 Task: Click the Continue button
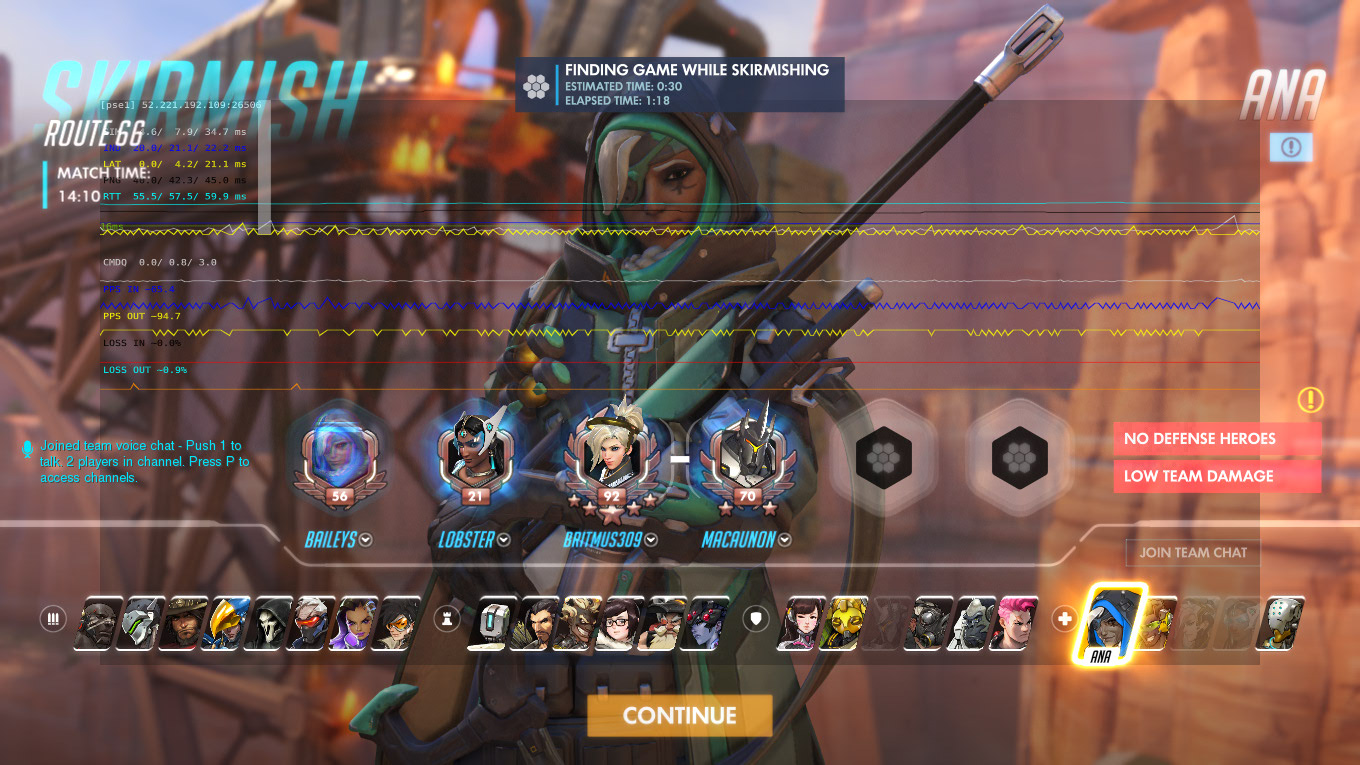pos(679,715)
